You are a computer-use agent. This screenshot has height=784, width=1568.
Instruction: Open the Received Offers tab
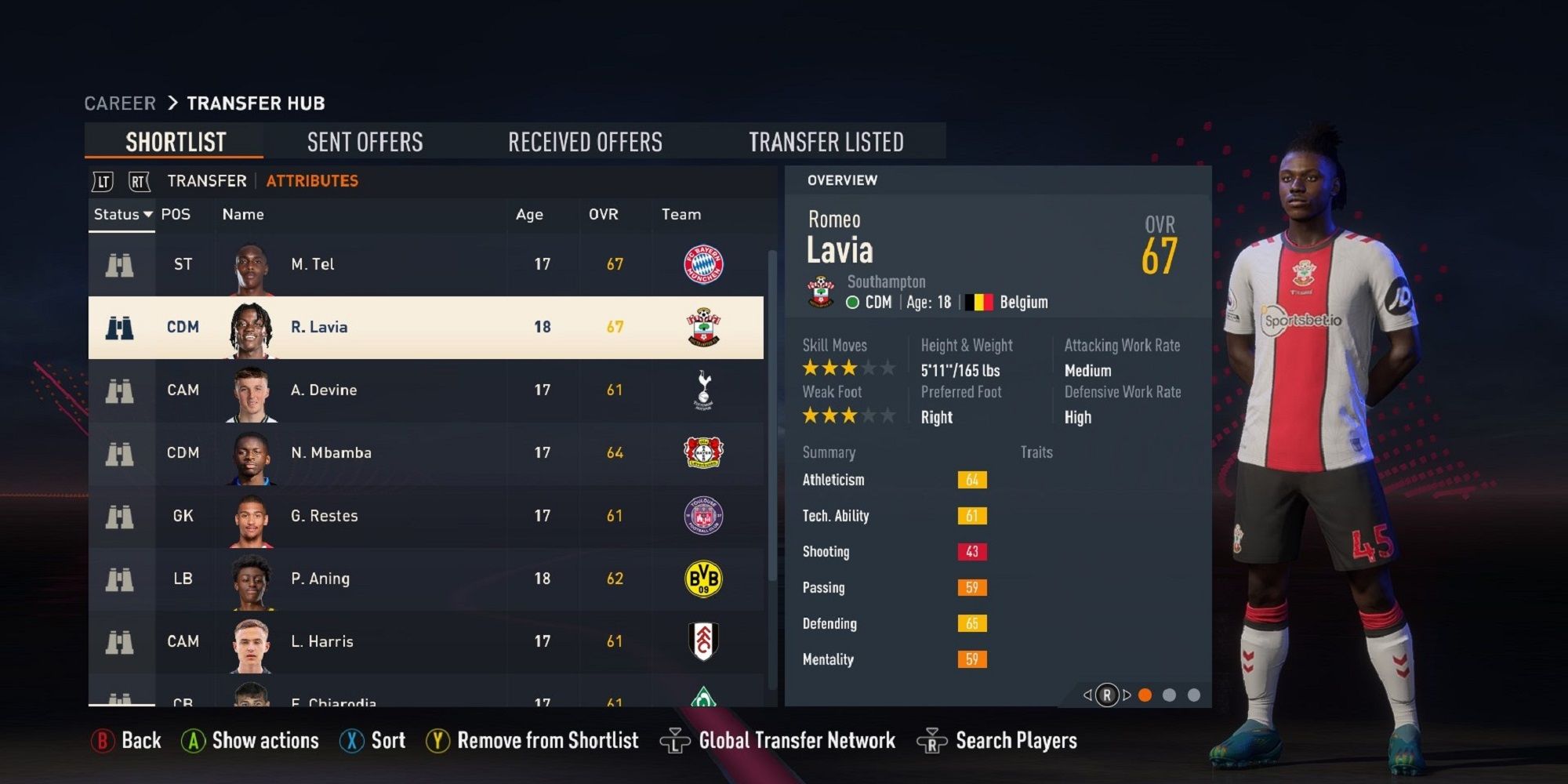click(585, 141)
